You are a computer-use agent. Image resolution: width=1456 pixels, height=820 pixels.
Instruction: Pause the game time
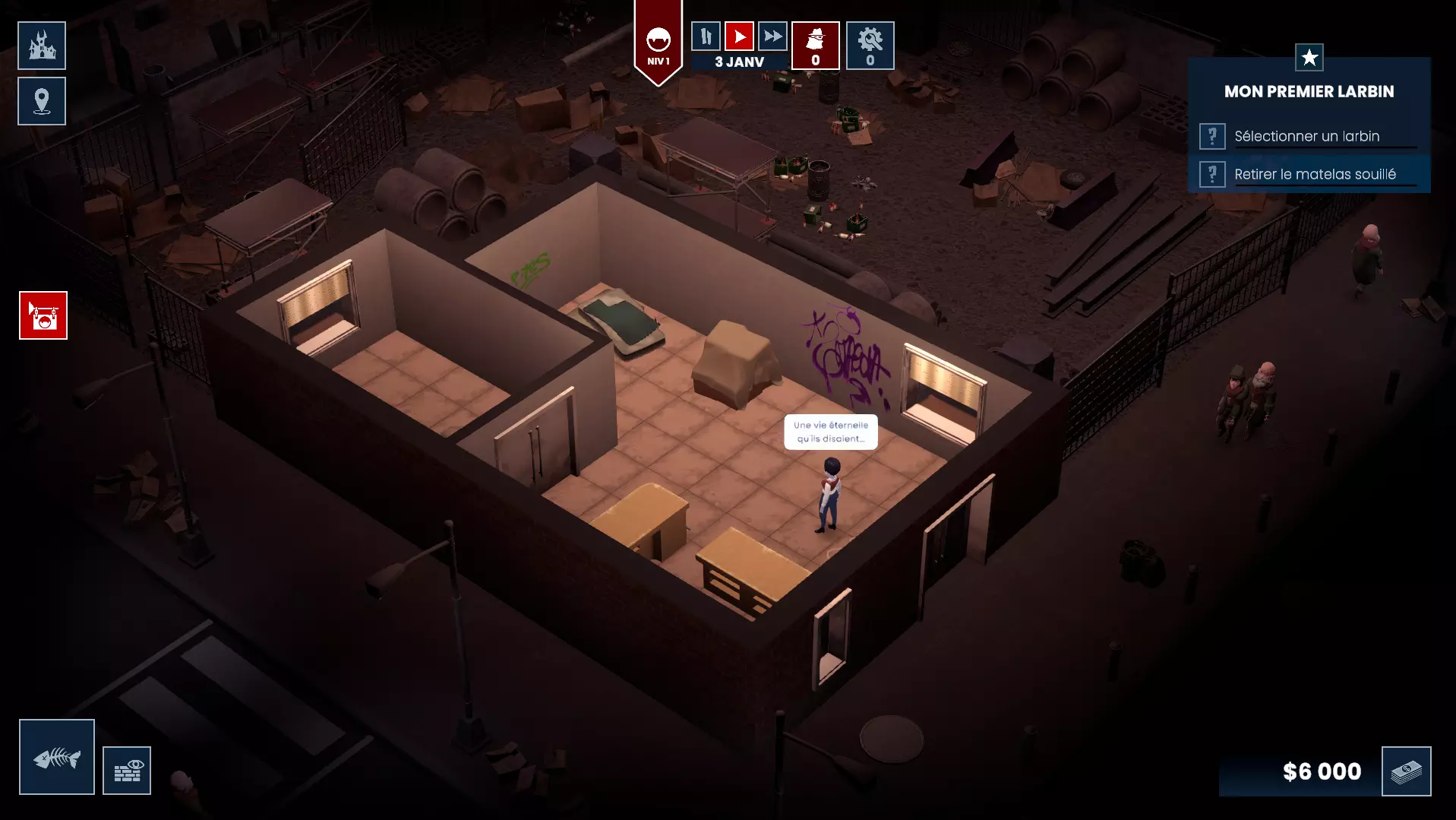[x=706, y=36]
